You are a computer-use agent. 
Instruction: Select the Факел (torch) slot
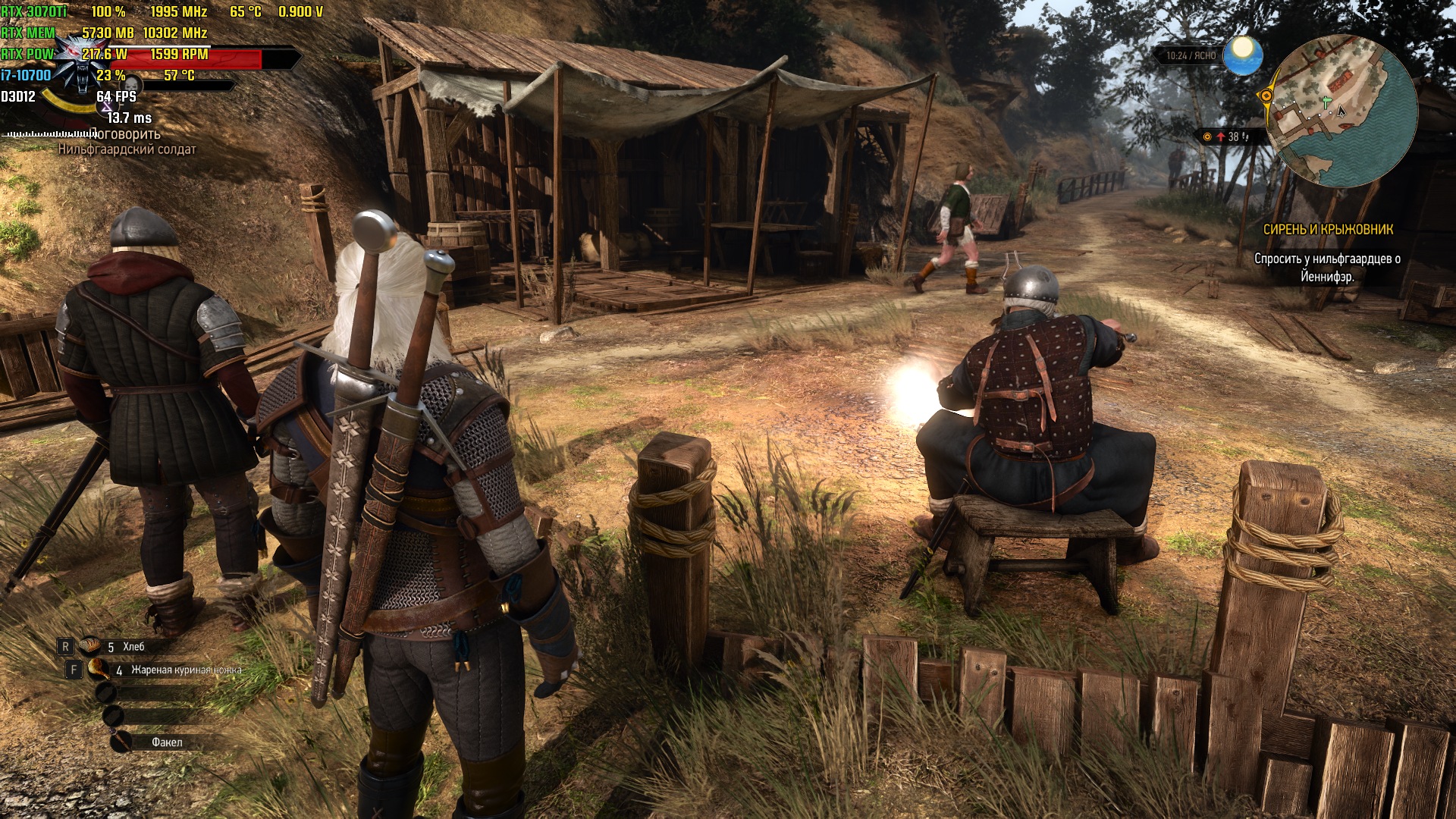click(x=166, y=742)
